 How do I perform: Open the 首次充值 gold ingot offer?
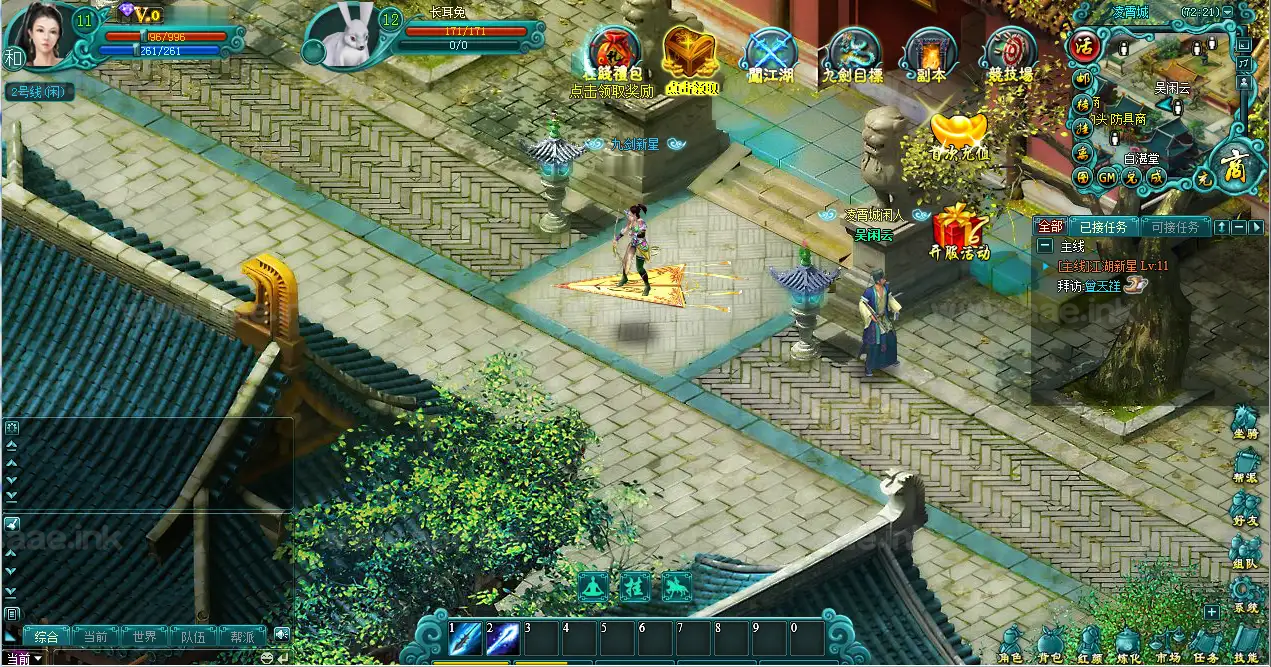[x=959, y=134]
